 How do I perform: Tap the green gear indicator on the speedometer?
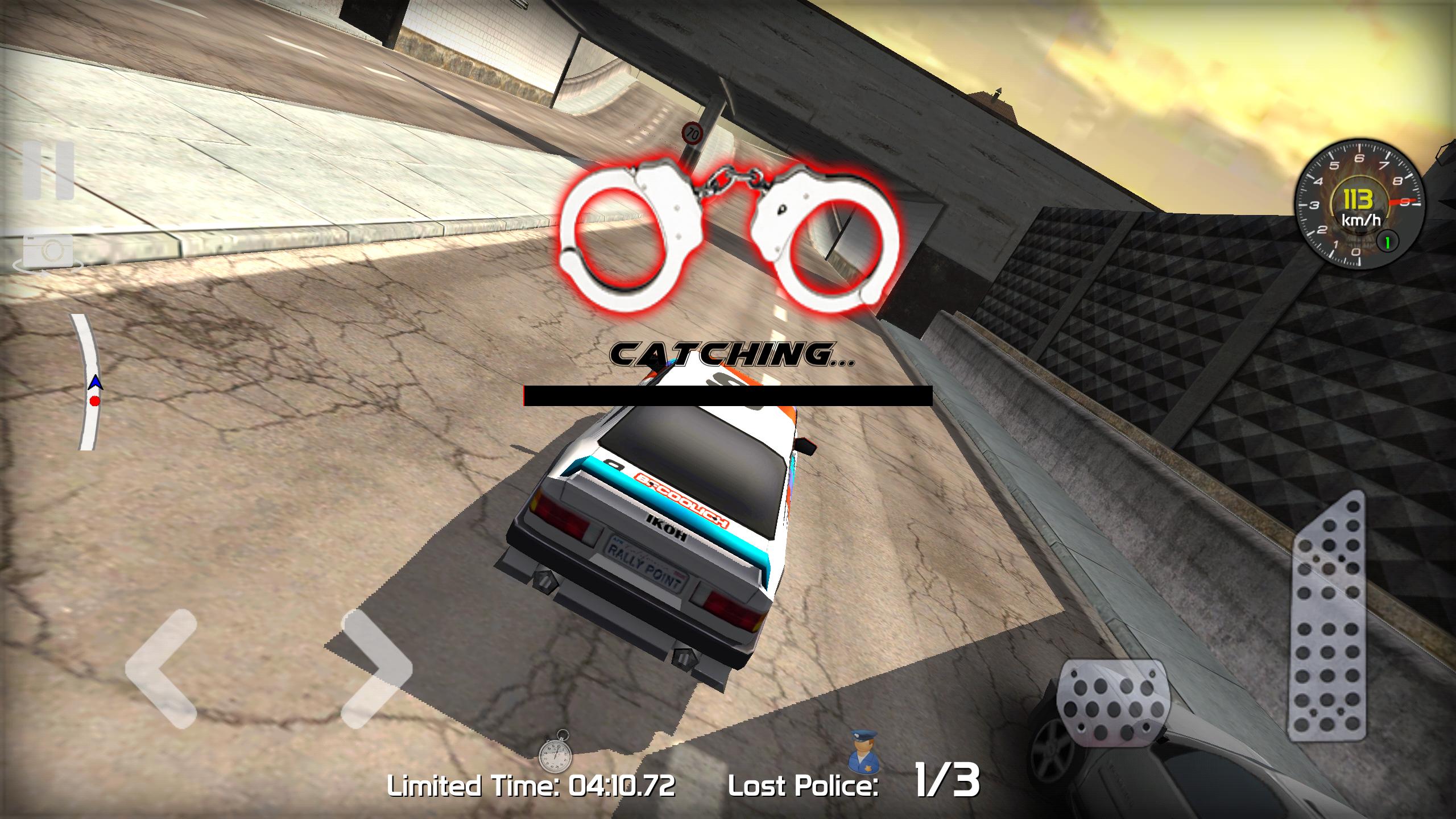(1388, 242)
